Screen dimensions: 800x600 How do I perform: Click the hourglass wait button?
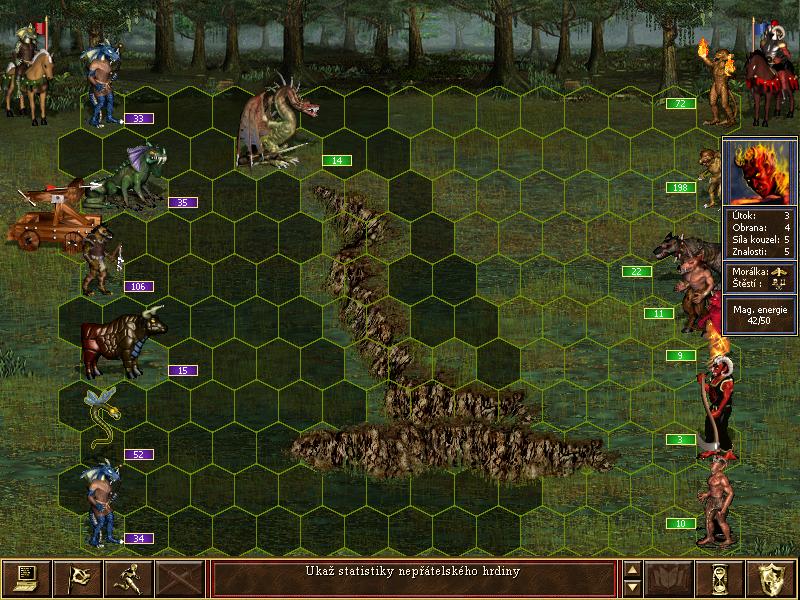[x=720, y=578]
